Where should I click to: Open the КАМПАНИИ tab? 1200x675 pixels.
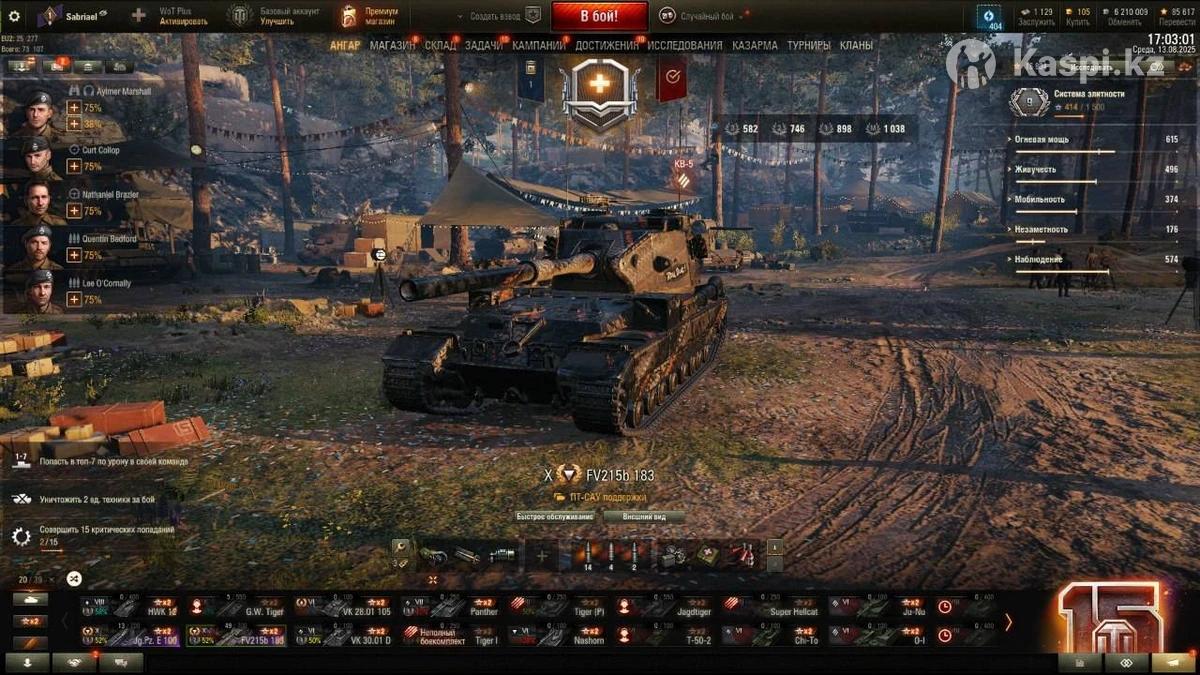(x=539, y=45)
